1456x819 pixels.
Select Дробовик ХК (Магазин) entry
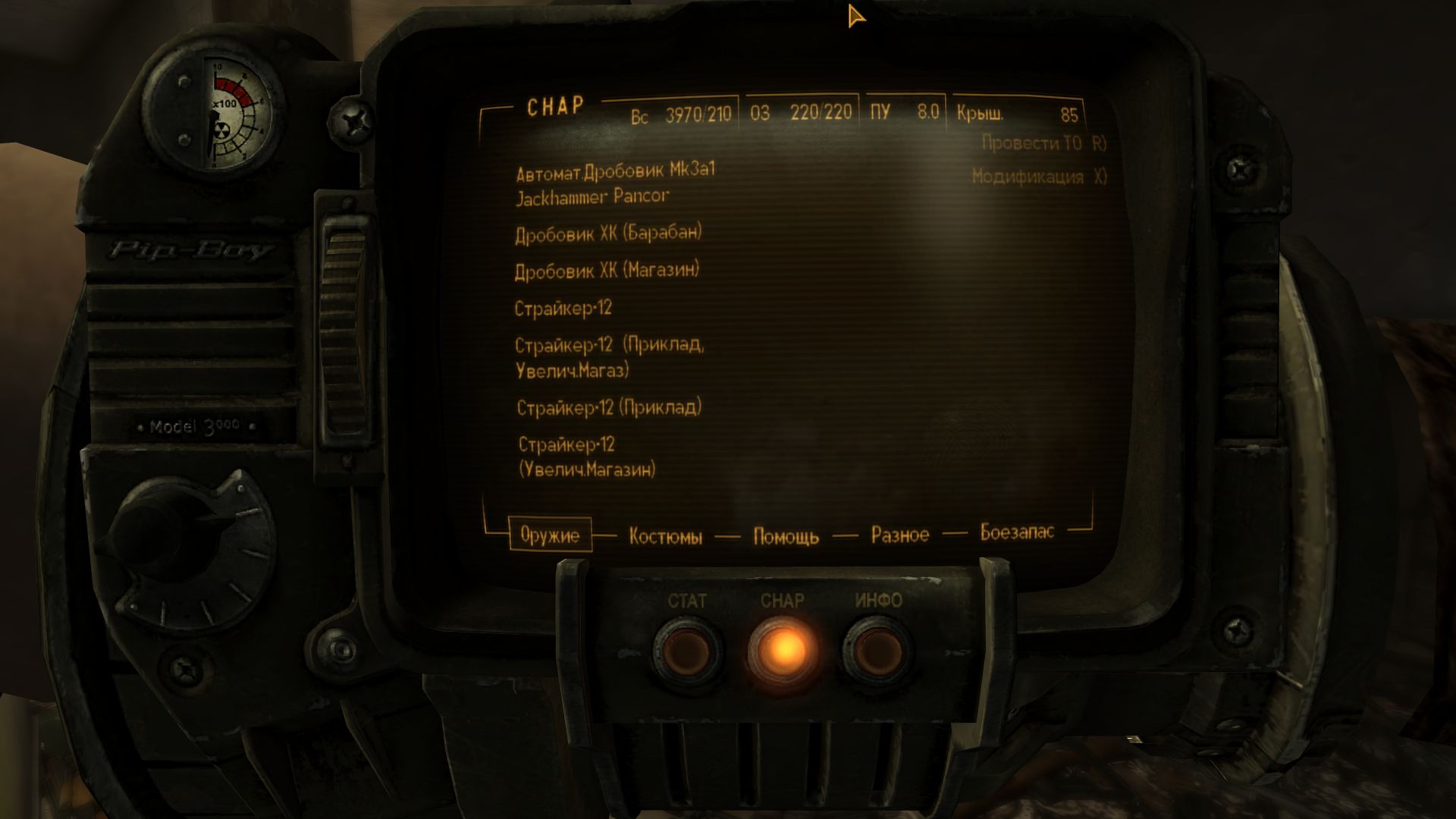click(607, 271)
